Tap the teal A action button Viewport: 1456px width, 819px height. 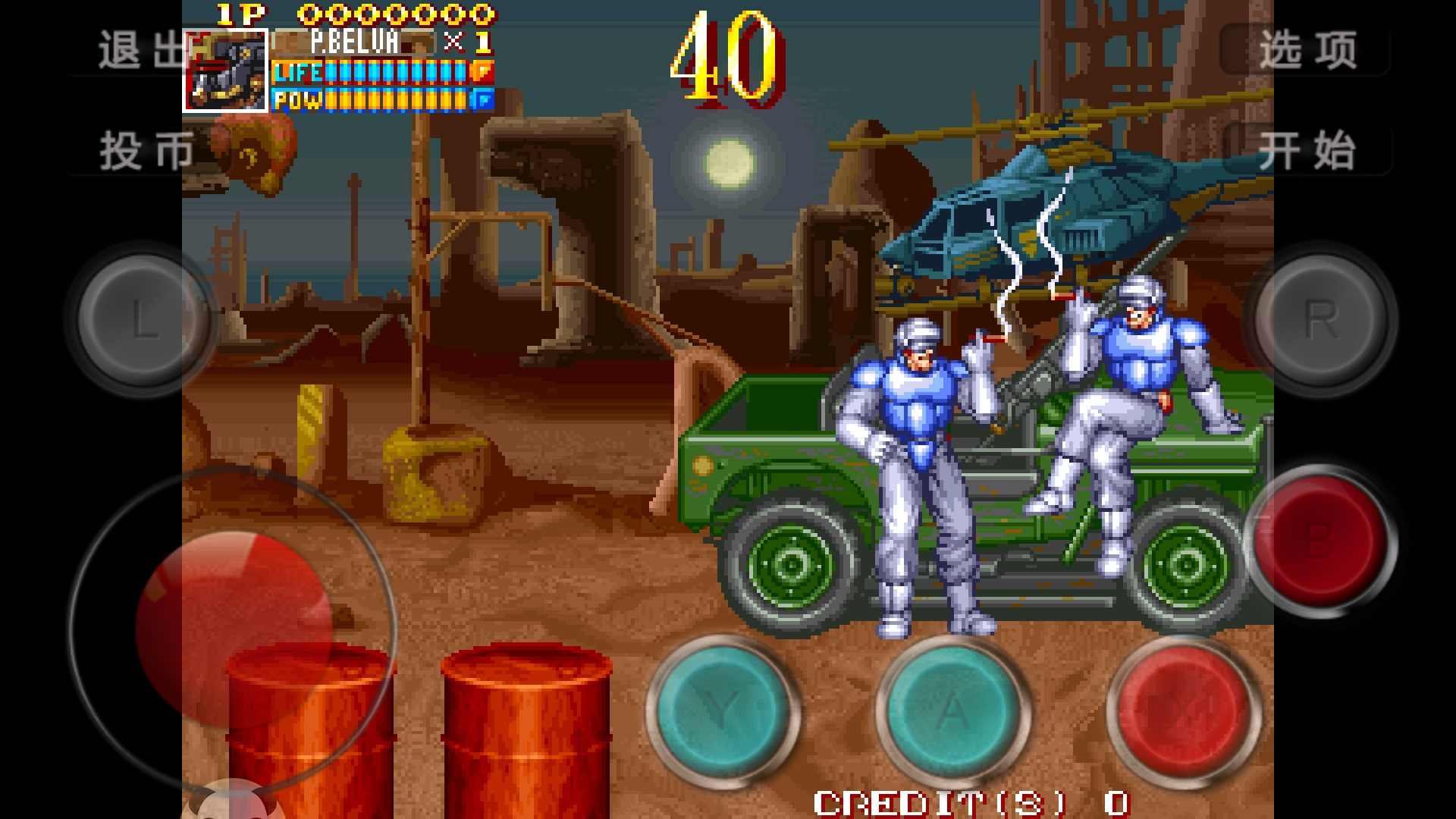(x=952, y=711)
